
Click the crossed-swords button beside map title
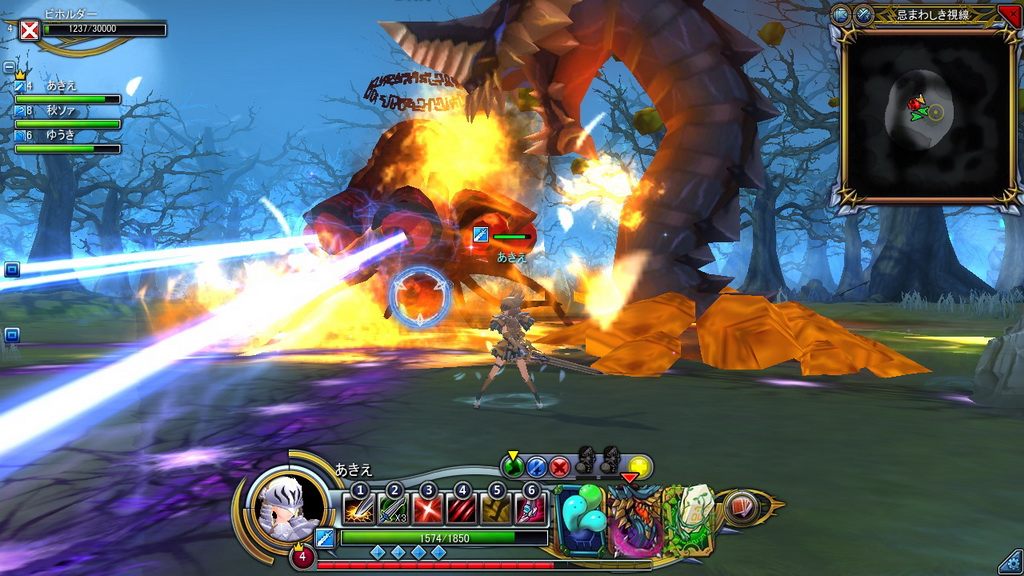point(863,14)
